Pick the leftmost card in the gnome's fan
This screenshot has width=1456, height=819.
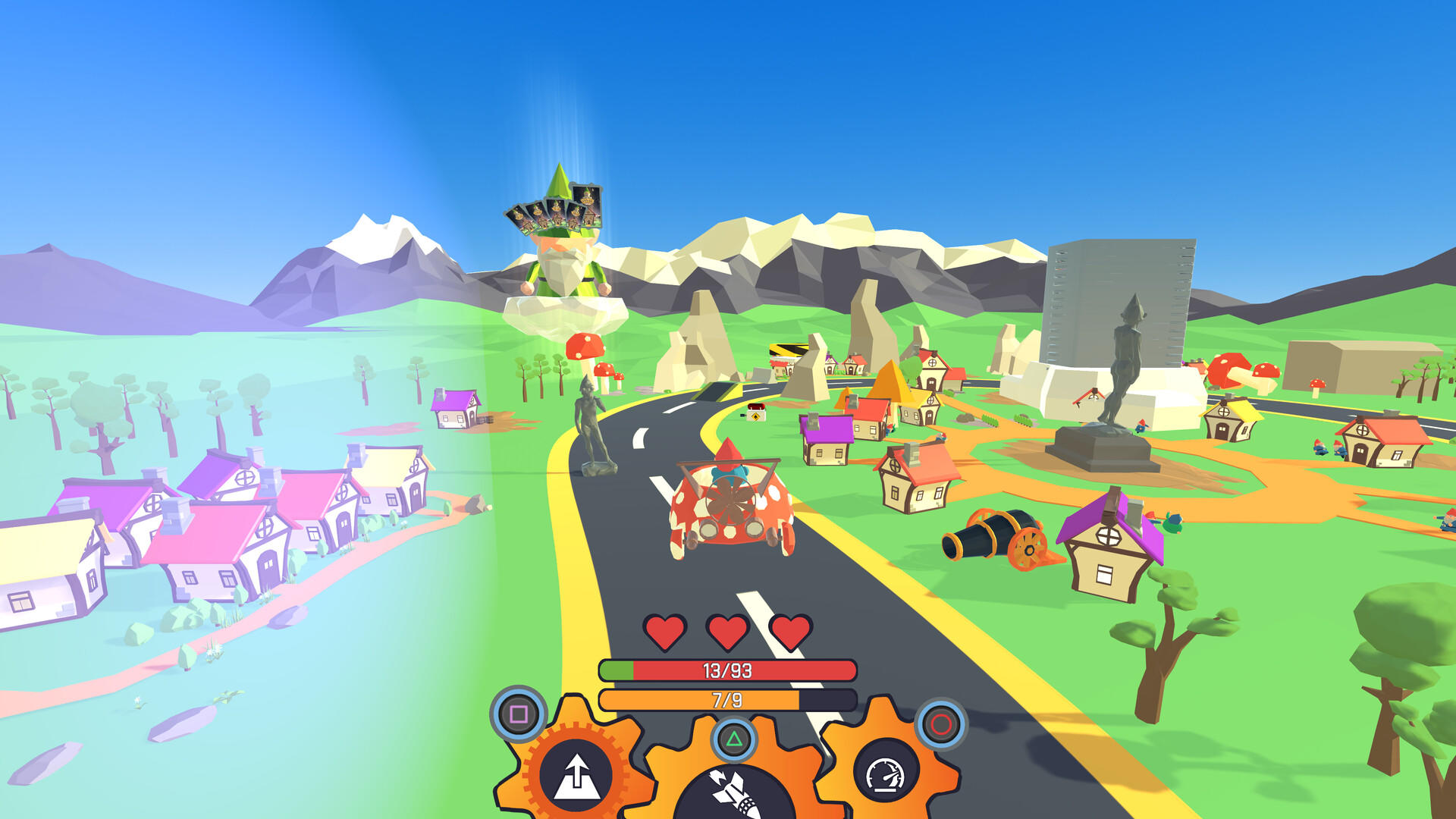[519, 216]
